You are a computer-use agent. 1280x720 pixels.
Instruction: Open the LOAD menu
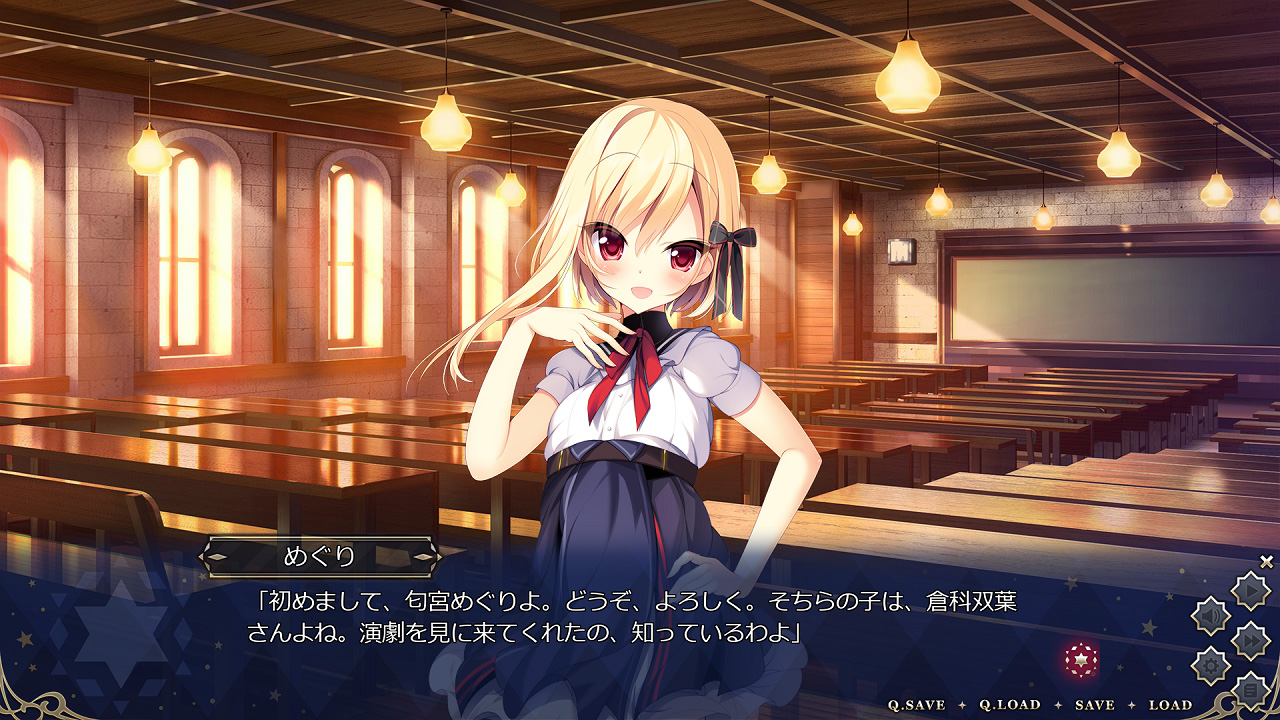pos(1170,705)
